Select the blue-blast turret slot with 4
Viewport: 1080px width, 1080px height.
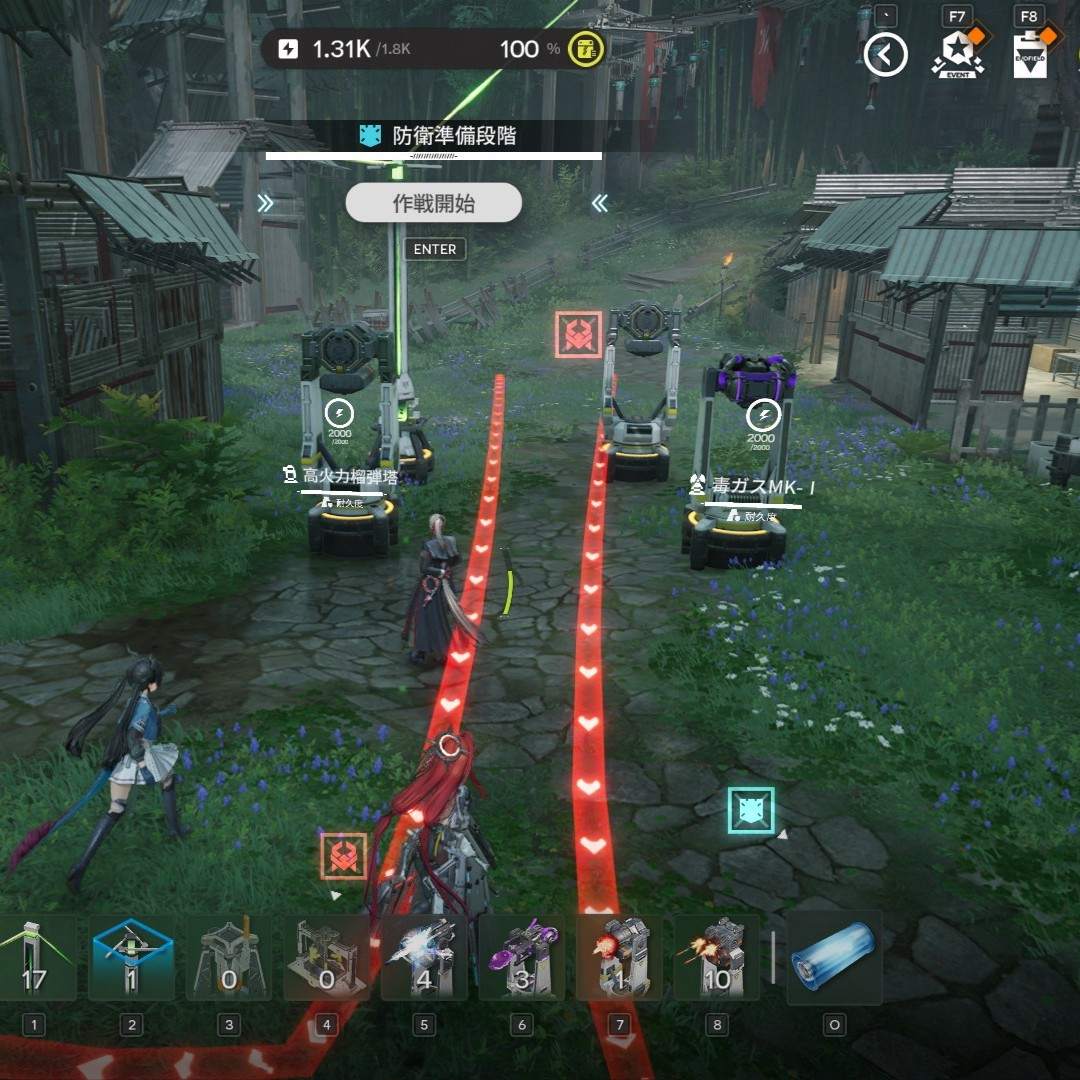click(424, 958)
